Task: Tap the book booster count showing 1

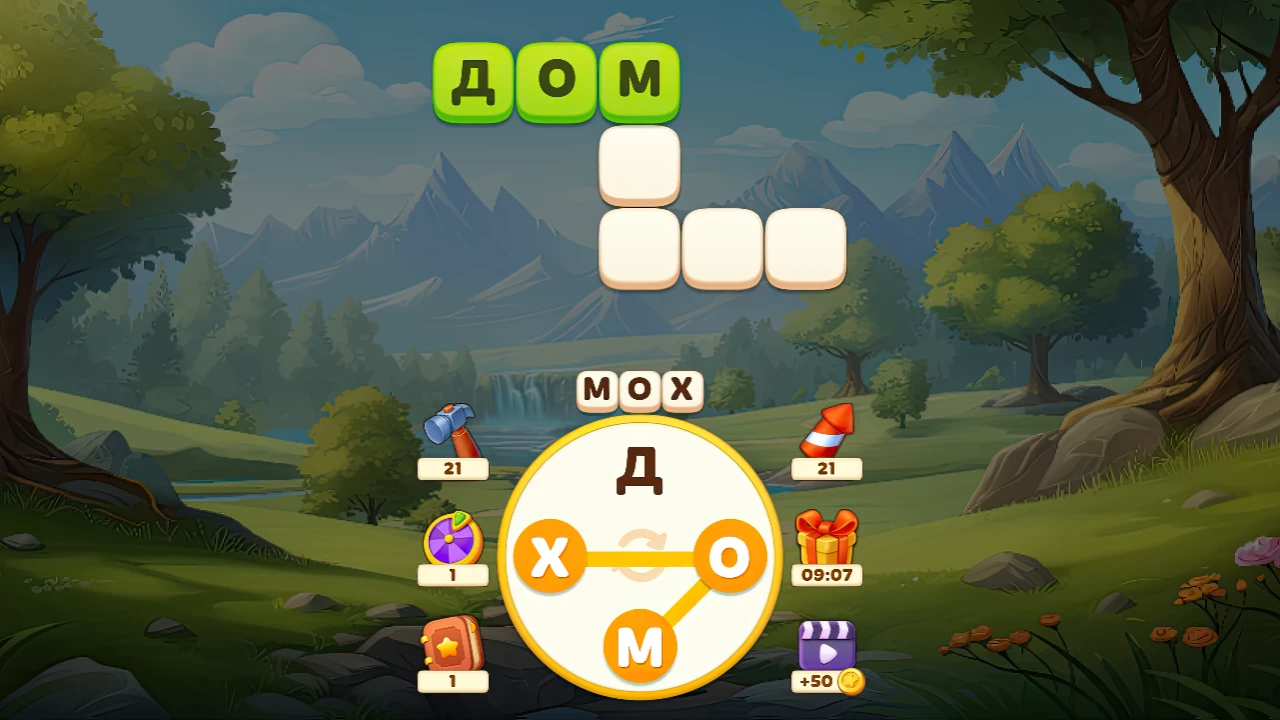Action: click(x=453, y=682)
